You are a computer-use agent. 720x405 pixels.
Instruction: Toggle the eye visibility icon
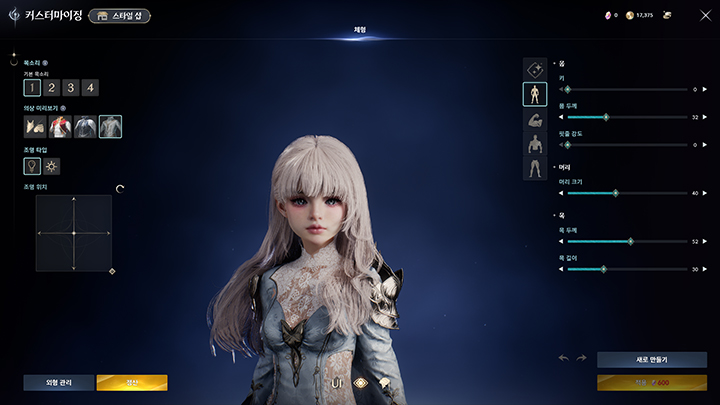(360, 382)
